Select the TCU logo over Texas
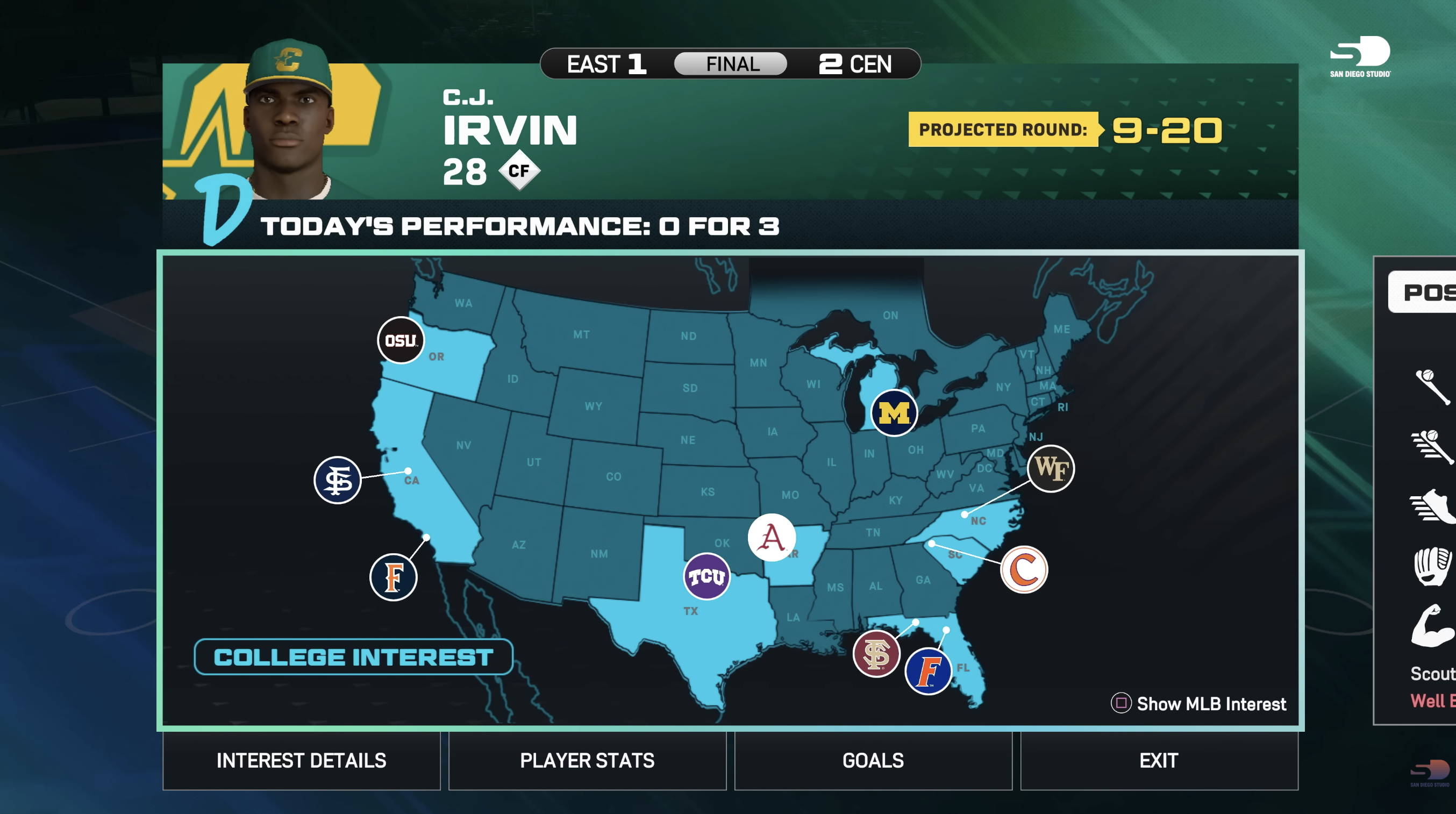Viewport: 1456px width, 814px height. [x=706, y=575]
